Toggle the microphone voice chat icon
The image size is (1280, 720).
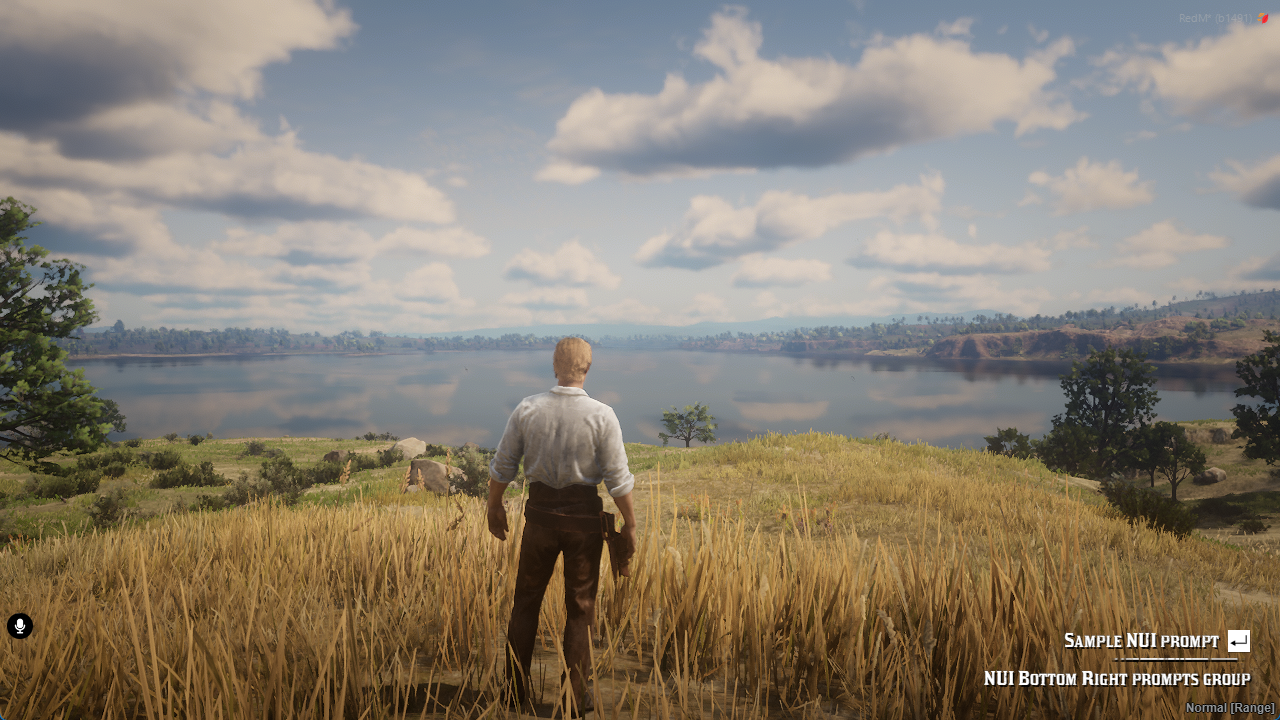(x=20, y=626)
